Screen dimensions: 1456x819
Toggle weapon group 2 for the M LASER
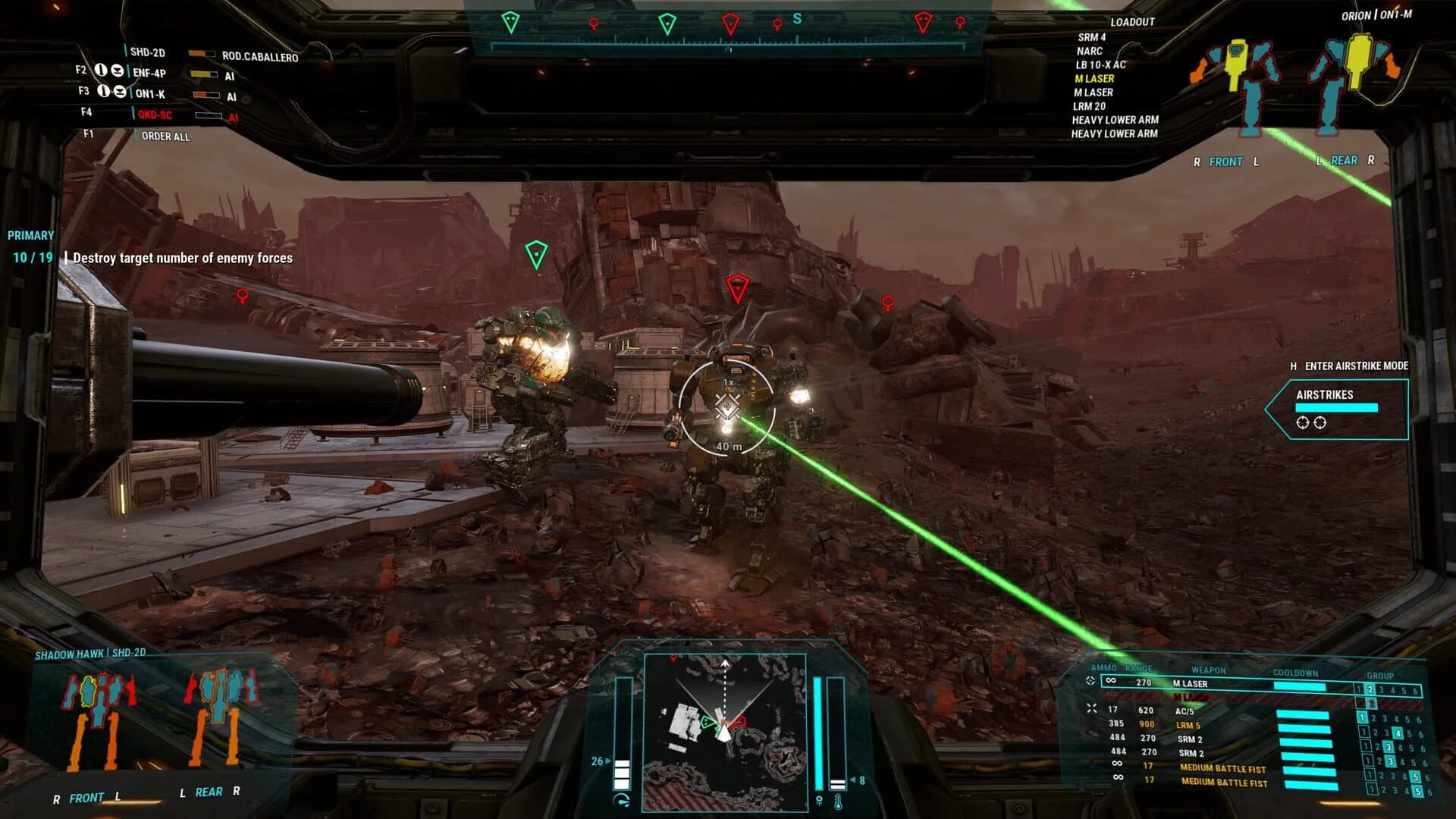[1371, 689]
